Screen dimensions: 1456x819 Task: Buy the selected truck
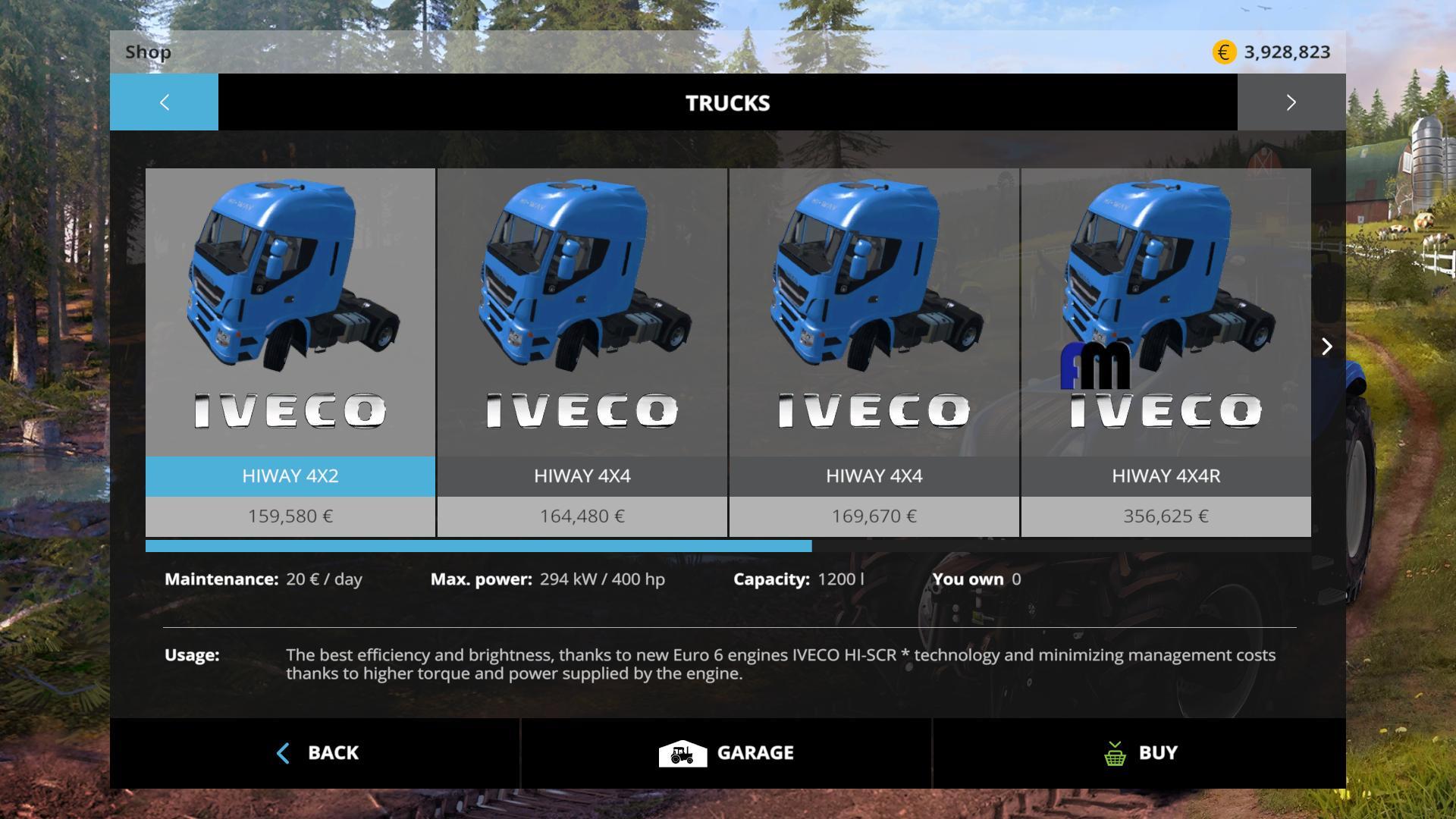pyautogui.click(x=1140, y=753)
